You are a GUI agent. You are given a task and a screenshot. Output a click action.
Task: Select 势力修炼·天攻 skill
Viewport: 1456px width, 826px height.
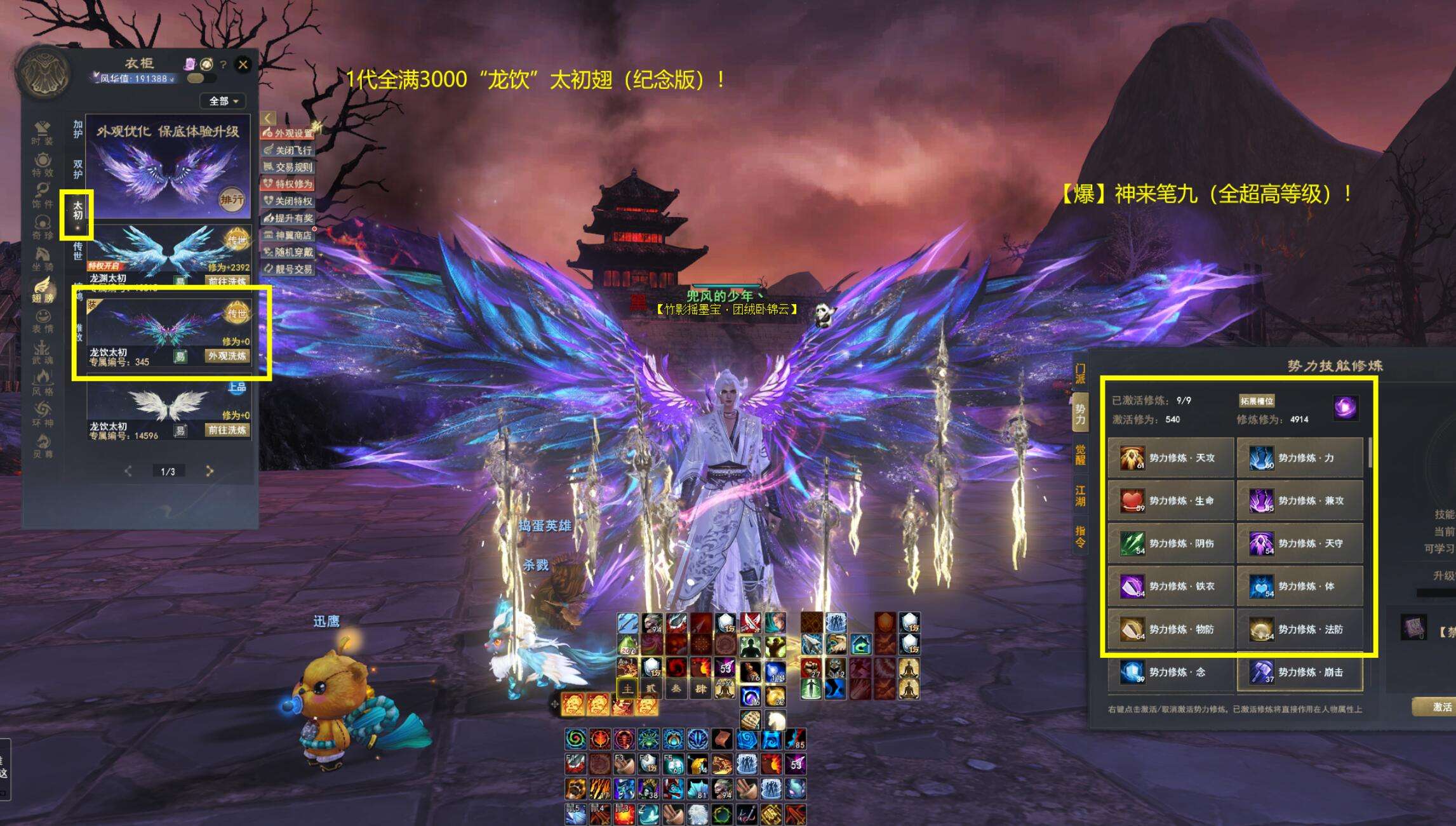[1170, 458]
